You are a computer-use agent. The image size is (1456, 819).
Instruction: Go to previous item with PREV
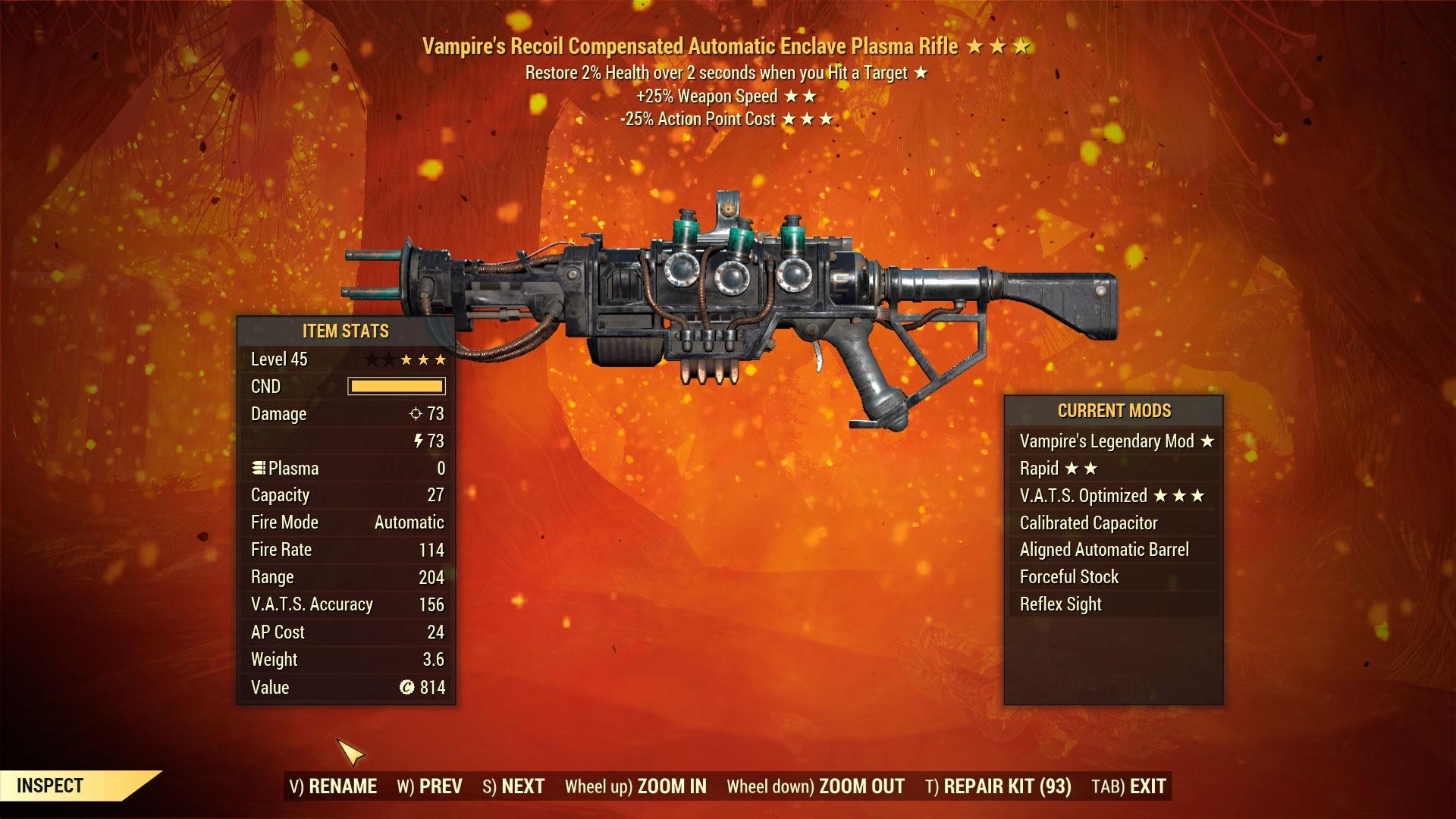(x=440, y=787)
